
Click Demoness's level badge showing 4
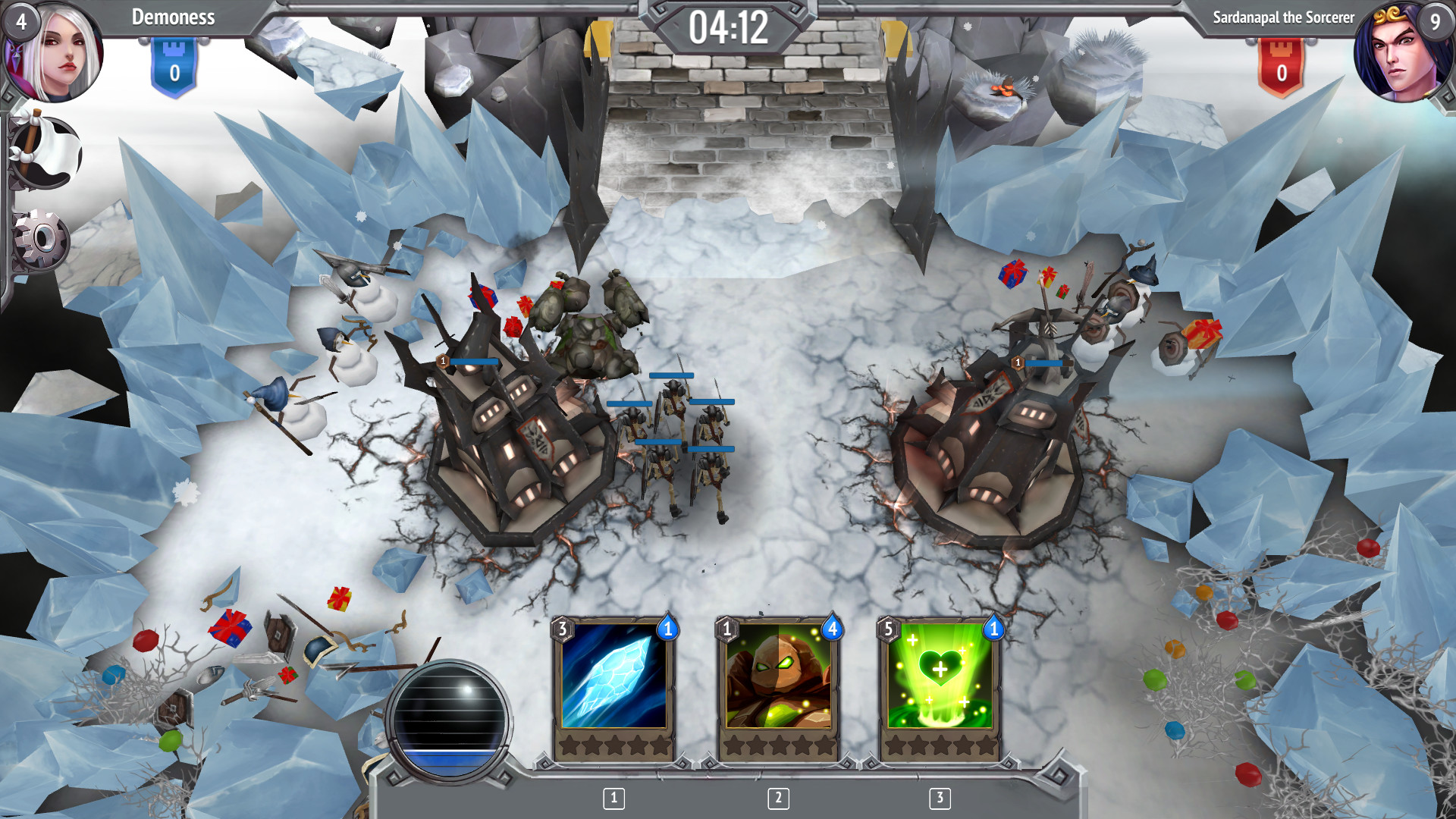click(x=20, y=20)
